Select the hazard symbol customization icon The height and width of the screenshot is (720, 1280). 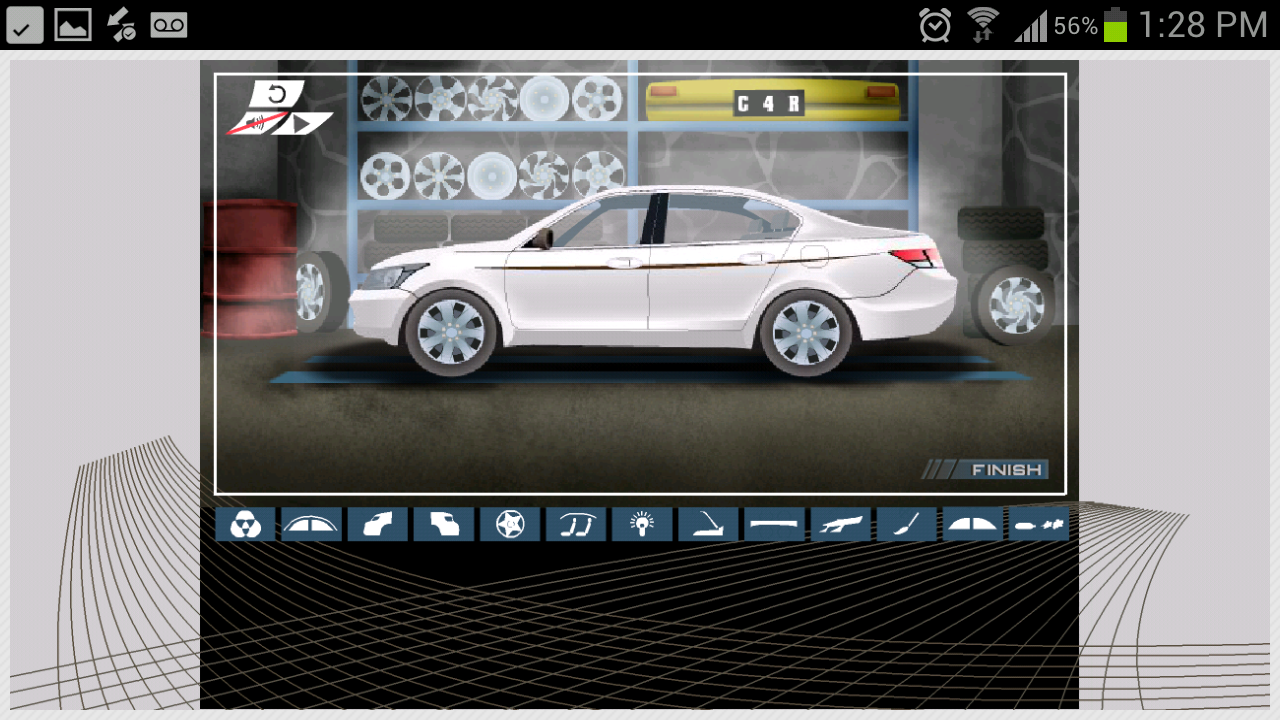click(x=246, y=523)
